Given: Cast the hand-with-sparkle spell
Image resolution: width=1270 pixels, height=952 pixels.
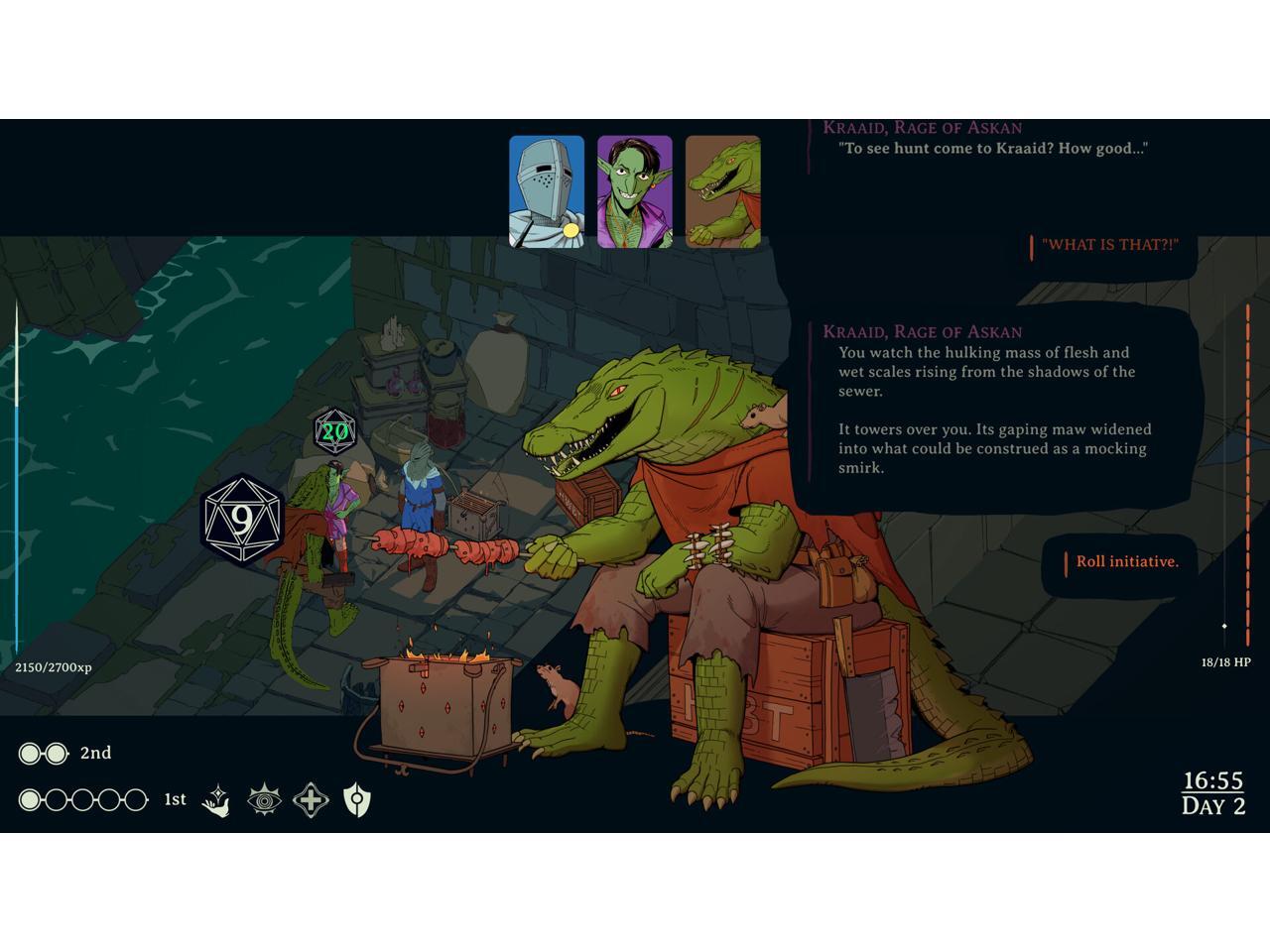Looking at the screenshot, I should (x=216, y=800).
